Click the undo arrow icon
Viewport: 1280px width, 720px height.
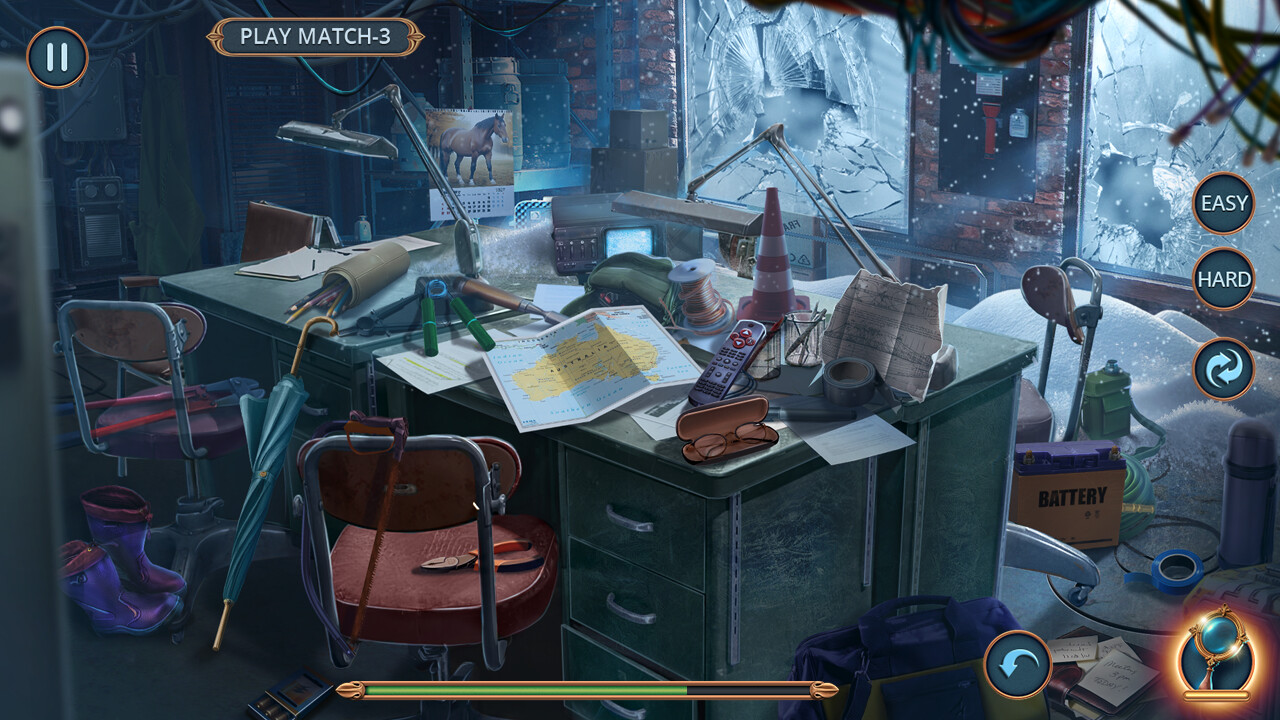point(1019,663)
